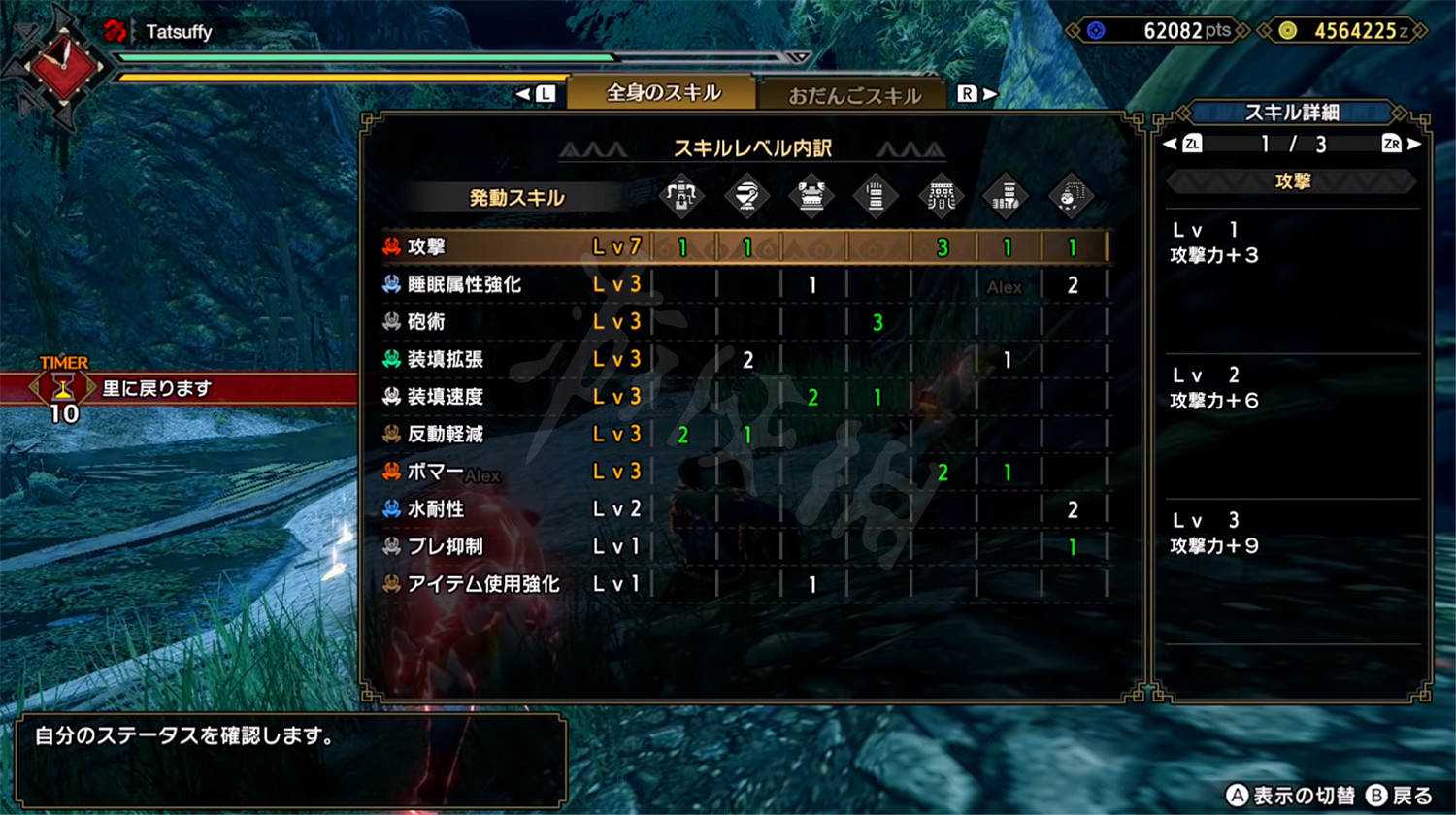Select the waist armor equipment icon

pyautogui.click(x=940, y=196)
